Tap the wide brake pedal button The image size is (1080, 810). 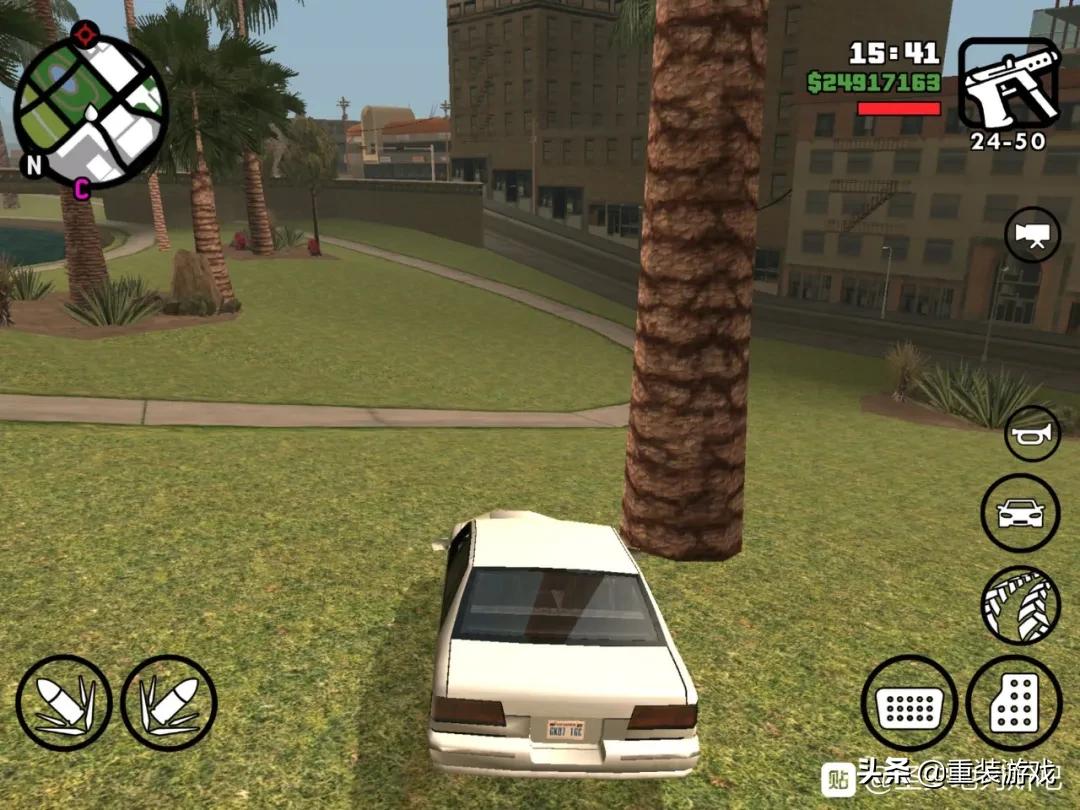[x=909, y=703]
